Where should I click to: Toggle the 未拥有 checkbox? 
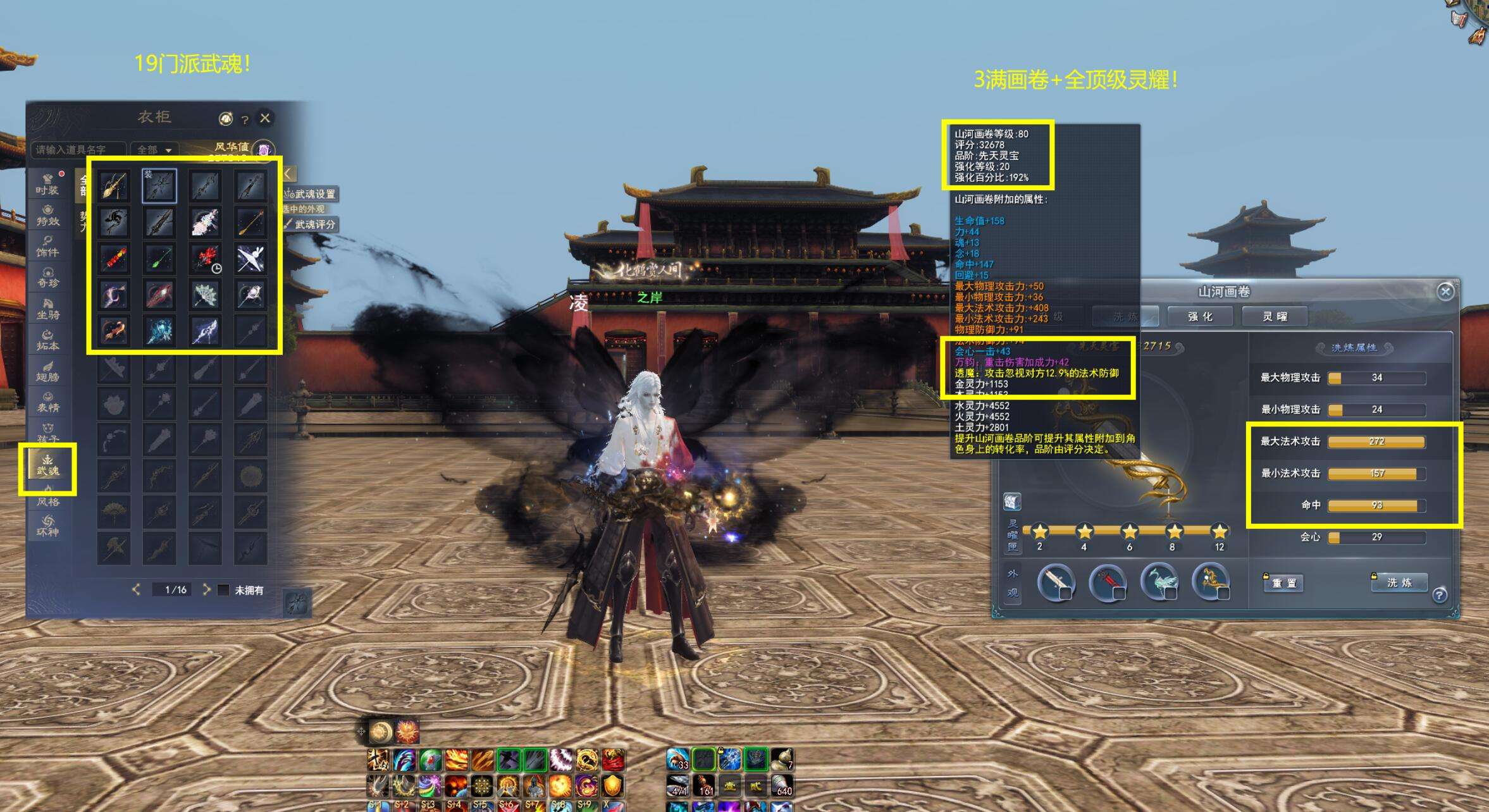pos(223,589)
